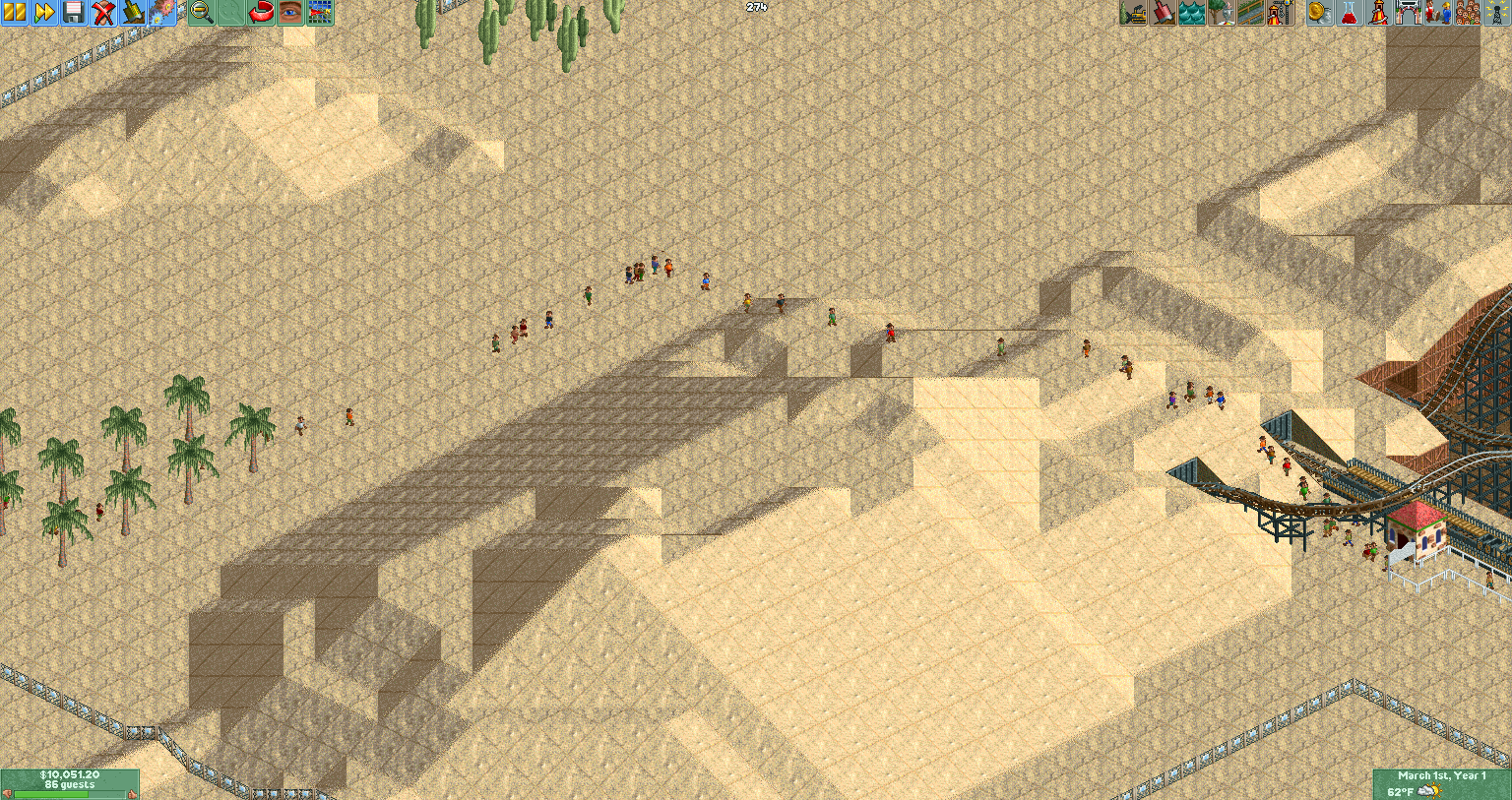The width and height of the screenshot is (1512, 800).
Task: Build a new ride via crane icon
Action: coord(1283,14)
